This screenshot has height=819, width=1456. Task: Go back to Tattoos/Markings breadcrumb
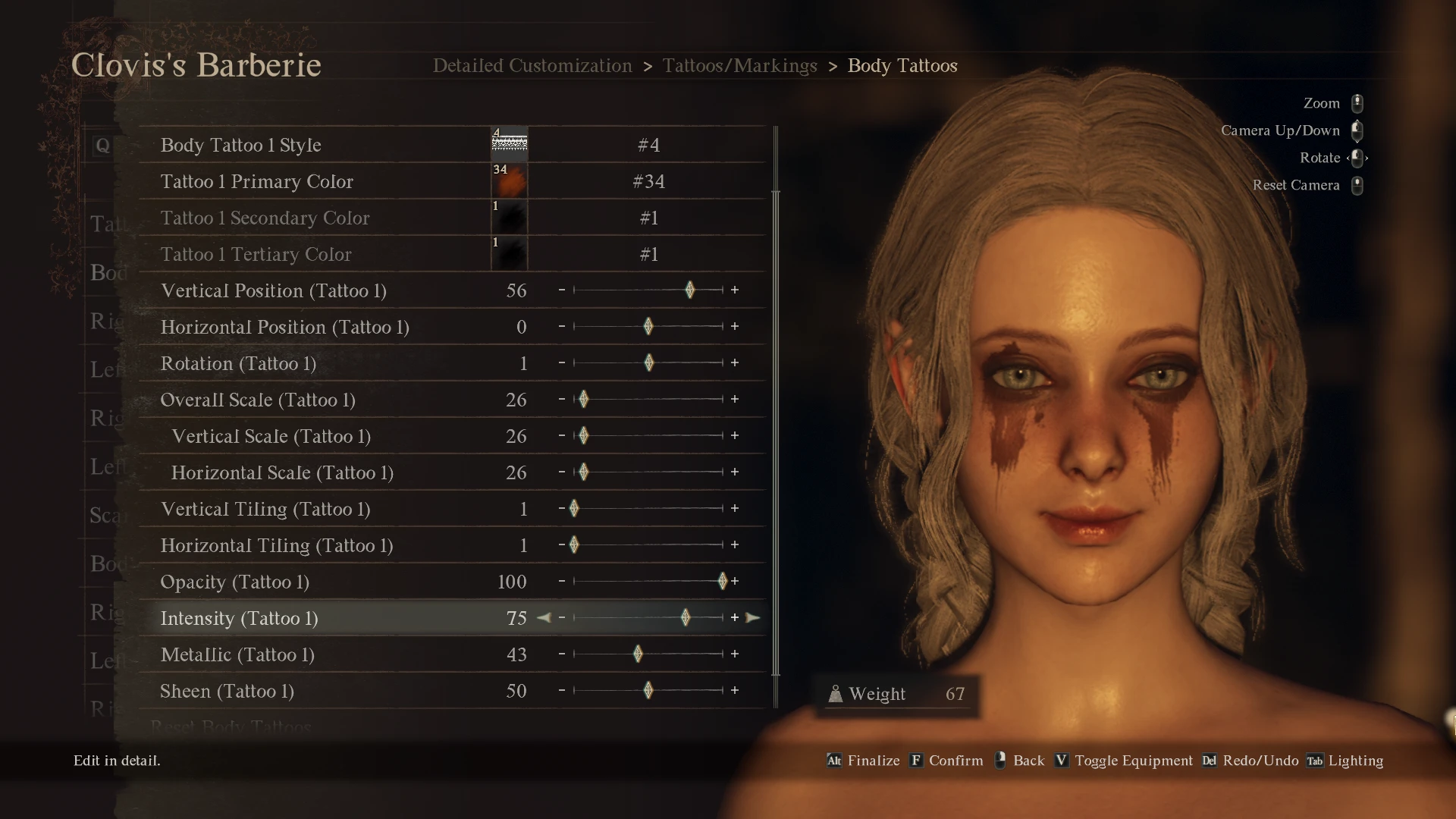click(x=739, y=66)
